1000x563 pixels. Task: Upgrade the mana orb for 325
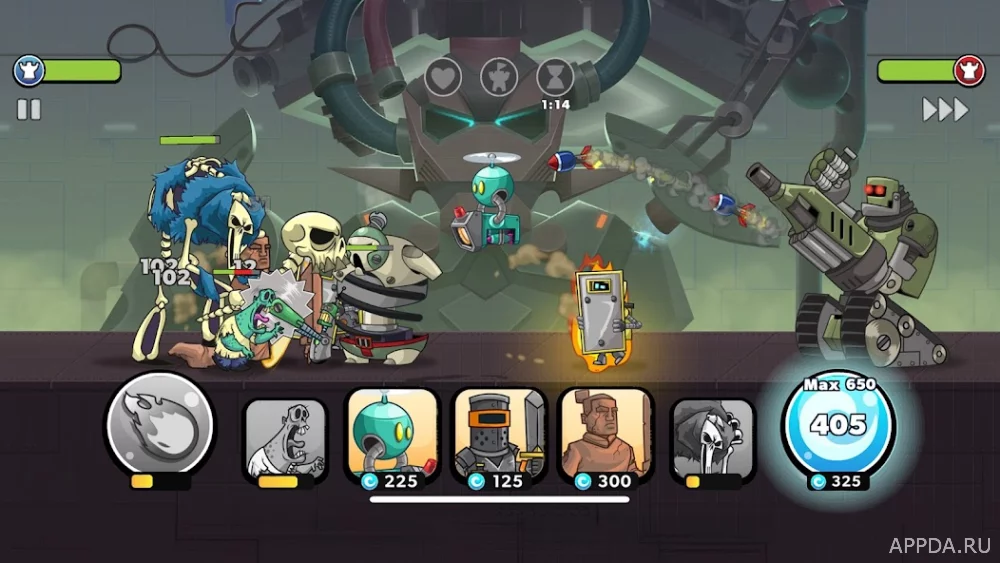(838, 428)
